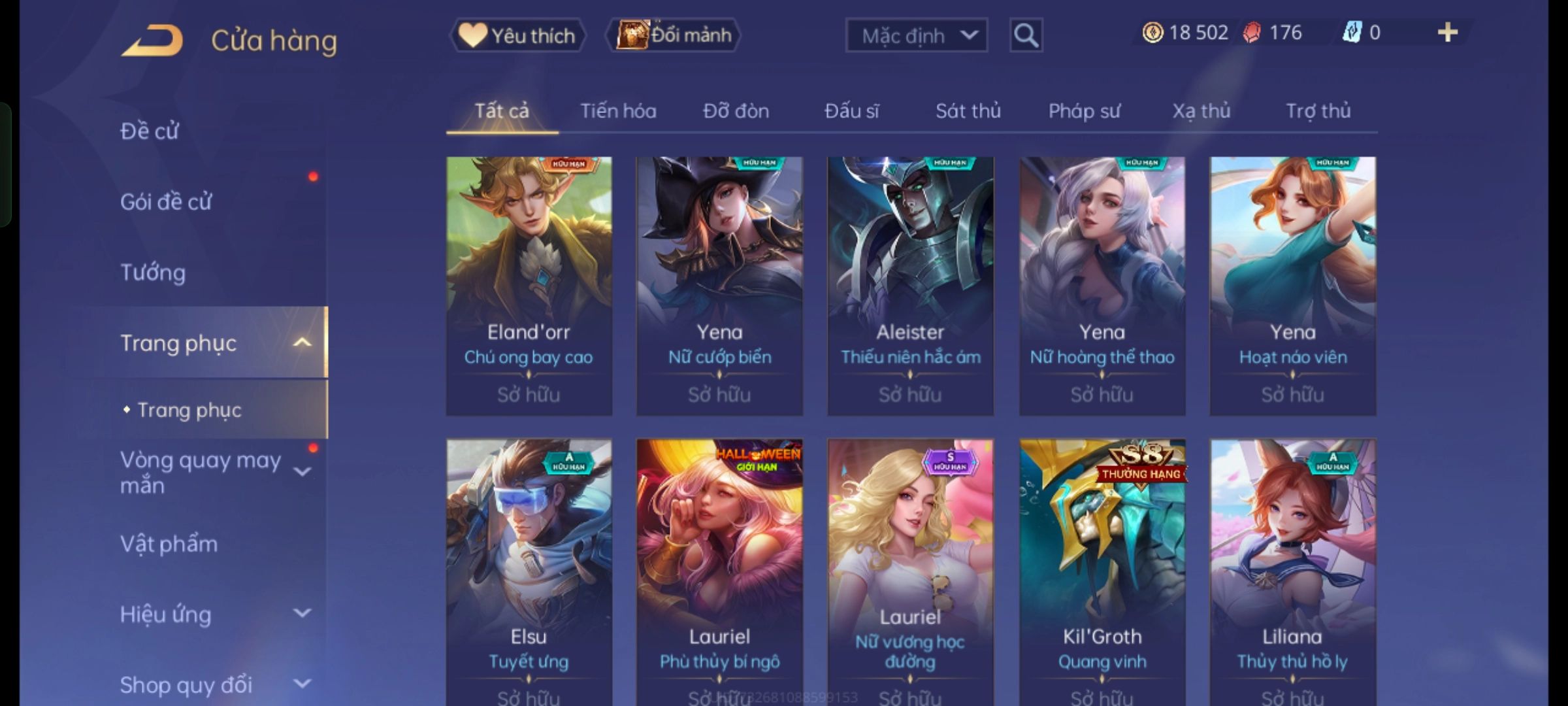Show the Pháp sư skins tab

click(1084, 111)
